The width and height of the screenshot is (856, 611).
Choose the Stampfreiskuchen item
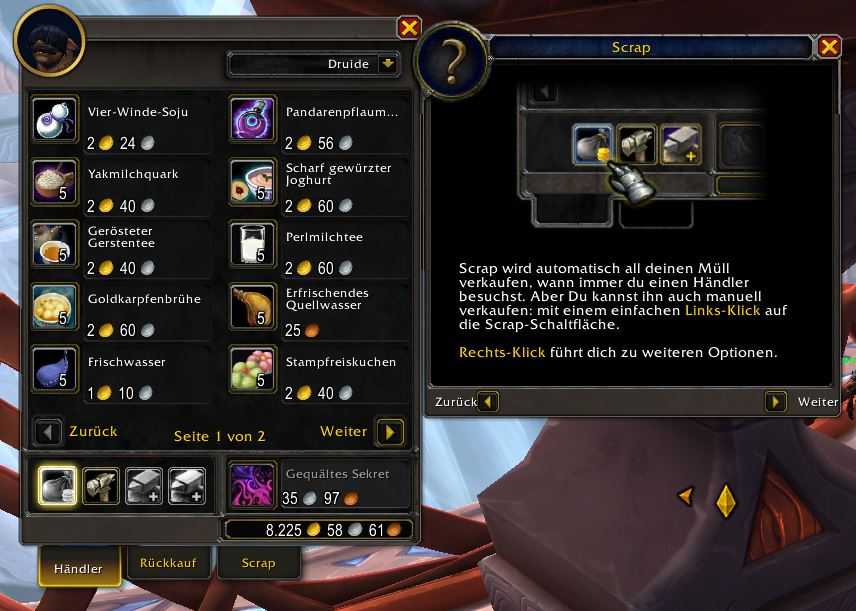(x=249, y=366)
